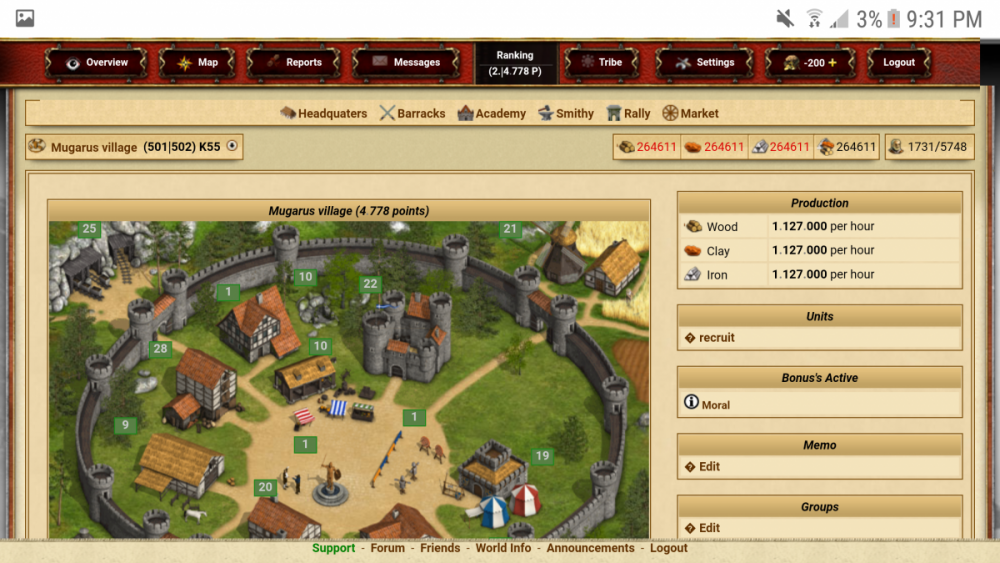Edit the Memo panel

pos(709,467)
